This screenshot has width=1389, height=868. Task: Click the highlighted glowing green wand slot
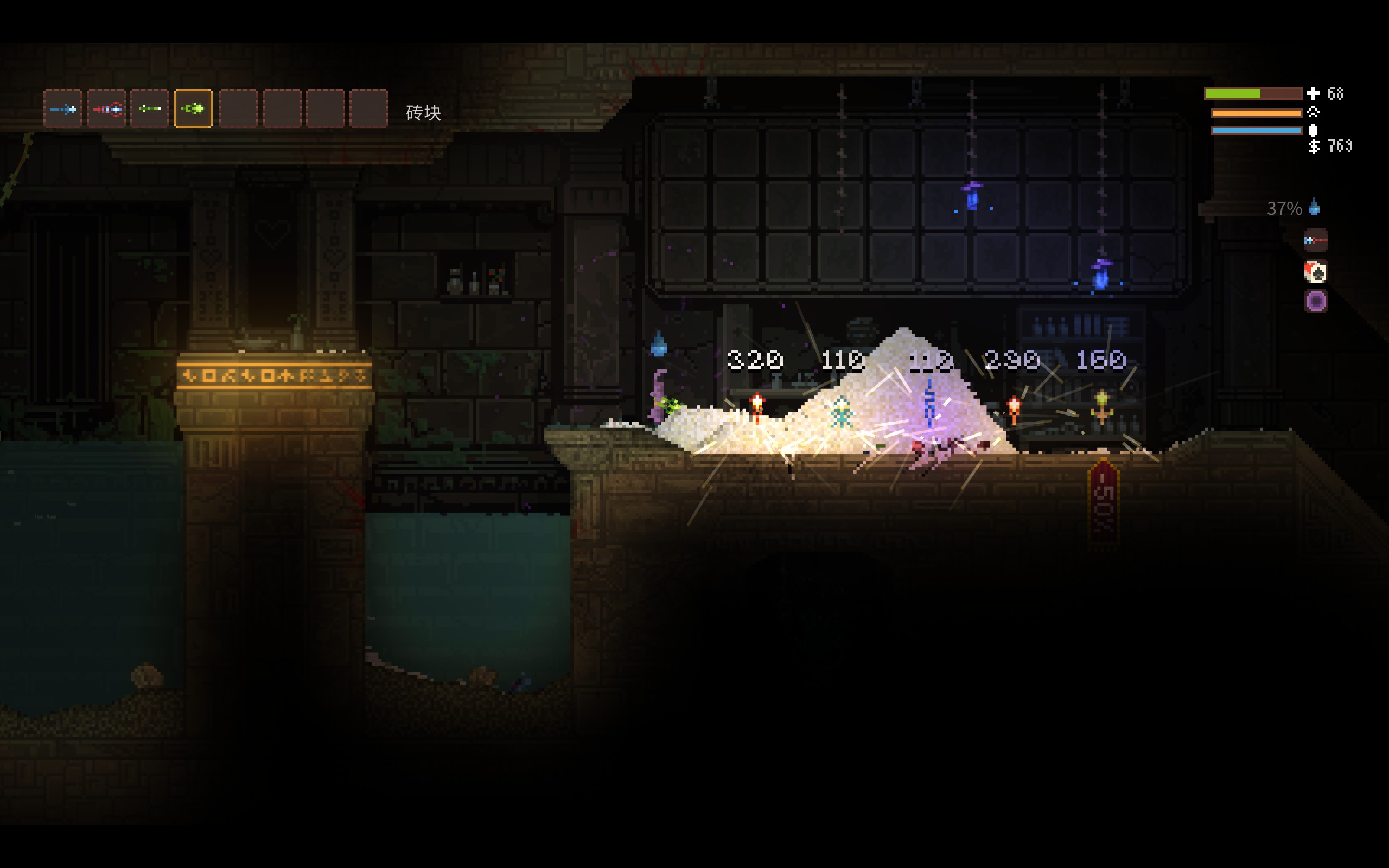(193, 108)
